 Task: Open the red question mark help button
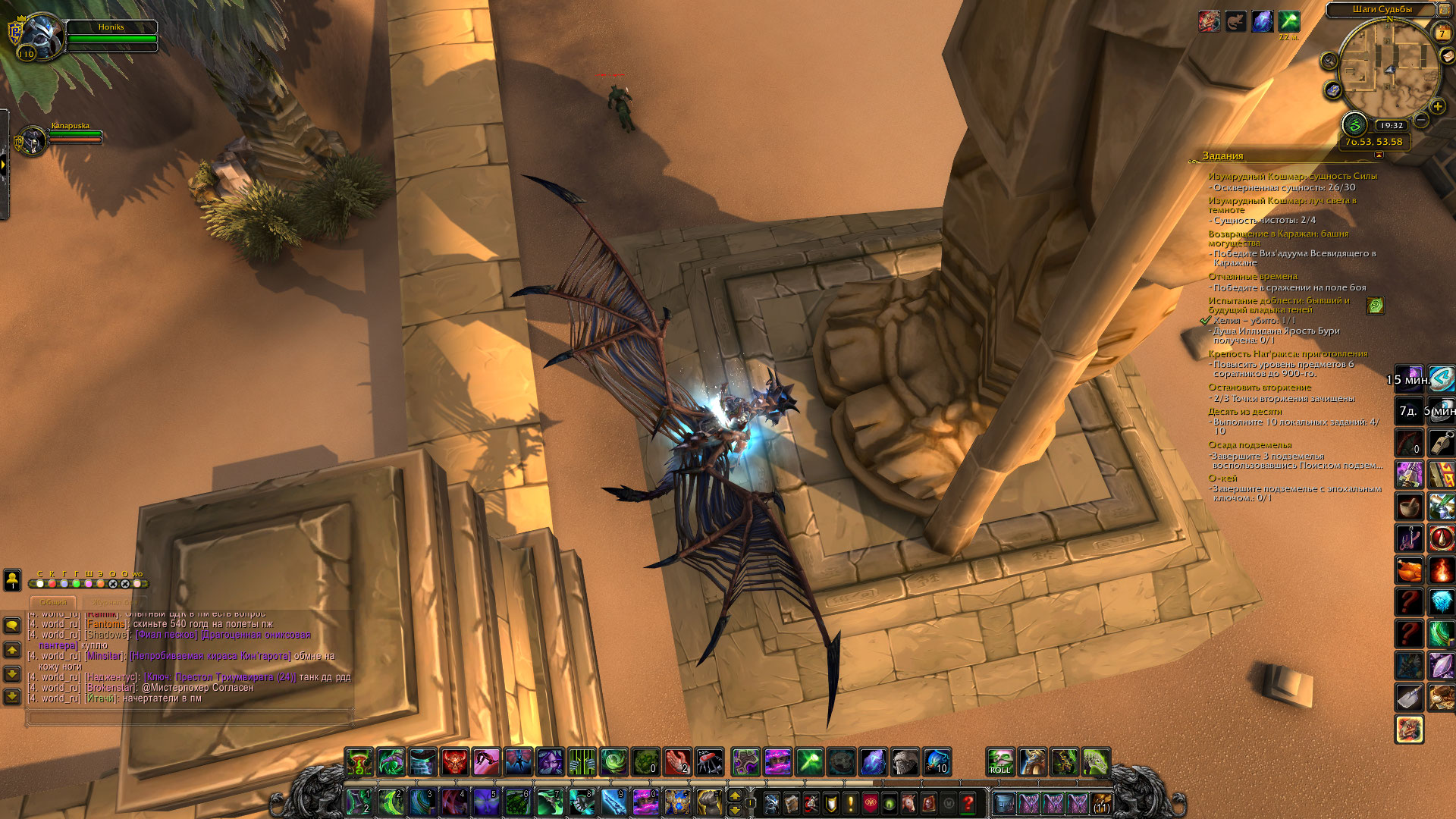click(x=968, y=802)
